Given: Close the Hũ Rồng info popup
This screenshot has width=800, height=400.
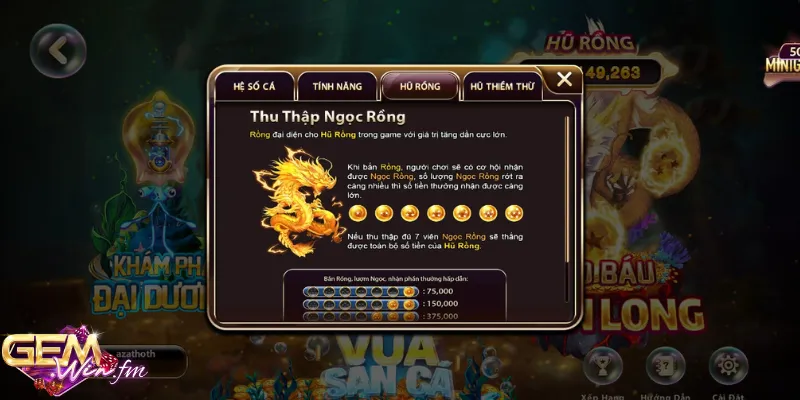Looking at the screenshot, I should pos(564,79).
